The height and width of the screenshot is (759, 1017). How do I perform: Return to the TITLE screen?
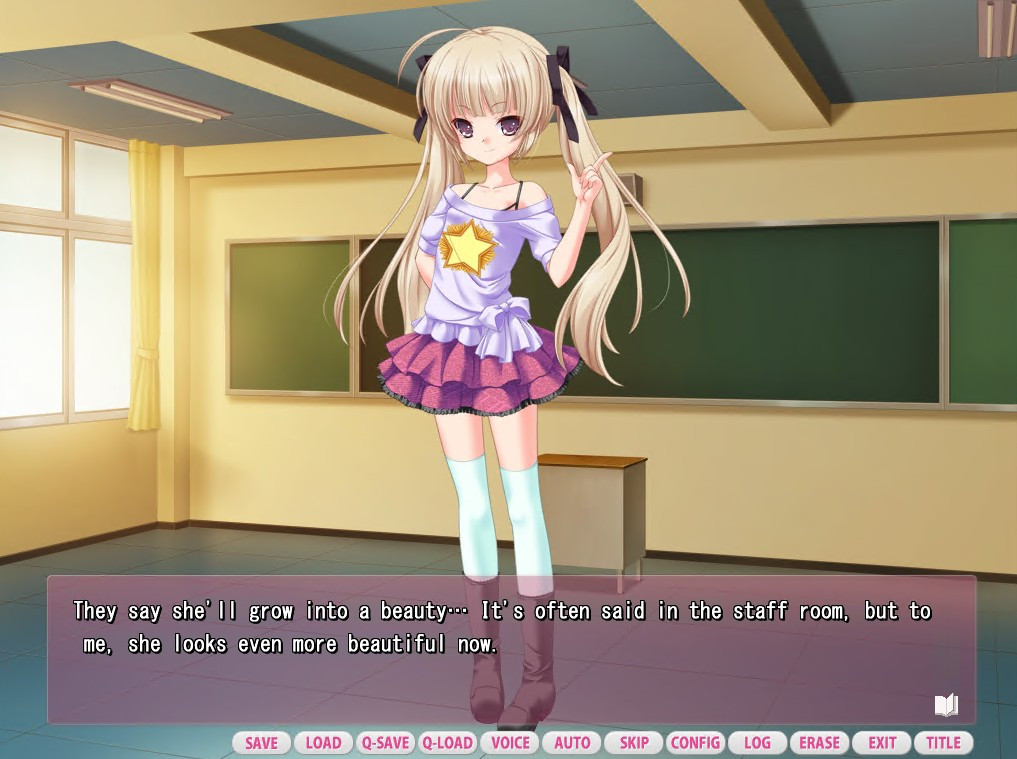point(943,743)
